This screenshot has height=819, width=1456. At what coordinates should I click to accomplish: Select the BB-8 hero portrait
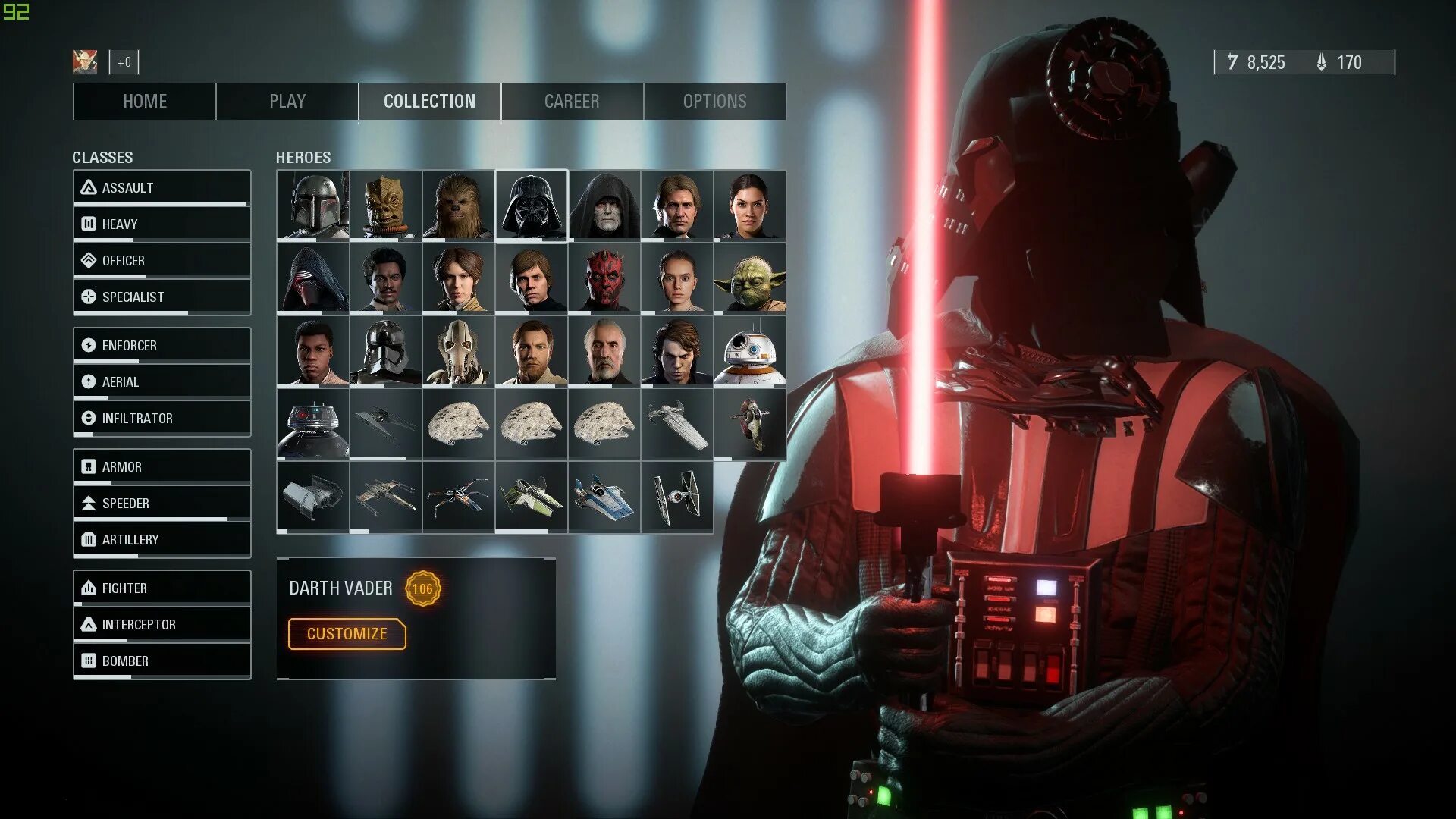749,351
